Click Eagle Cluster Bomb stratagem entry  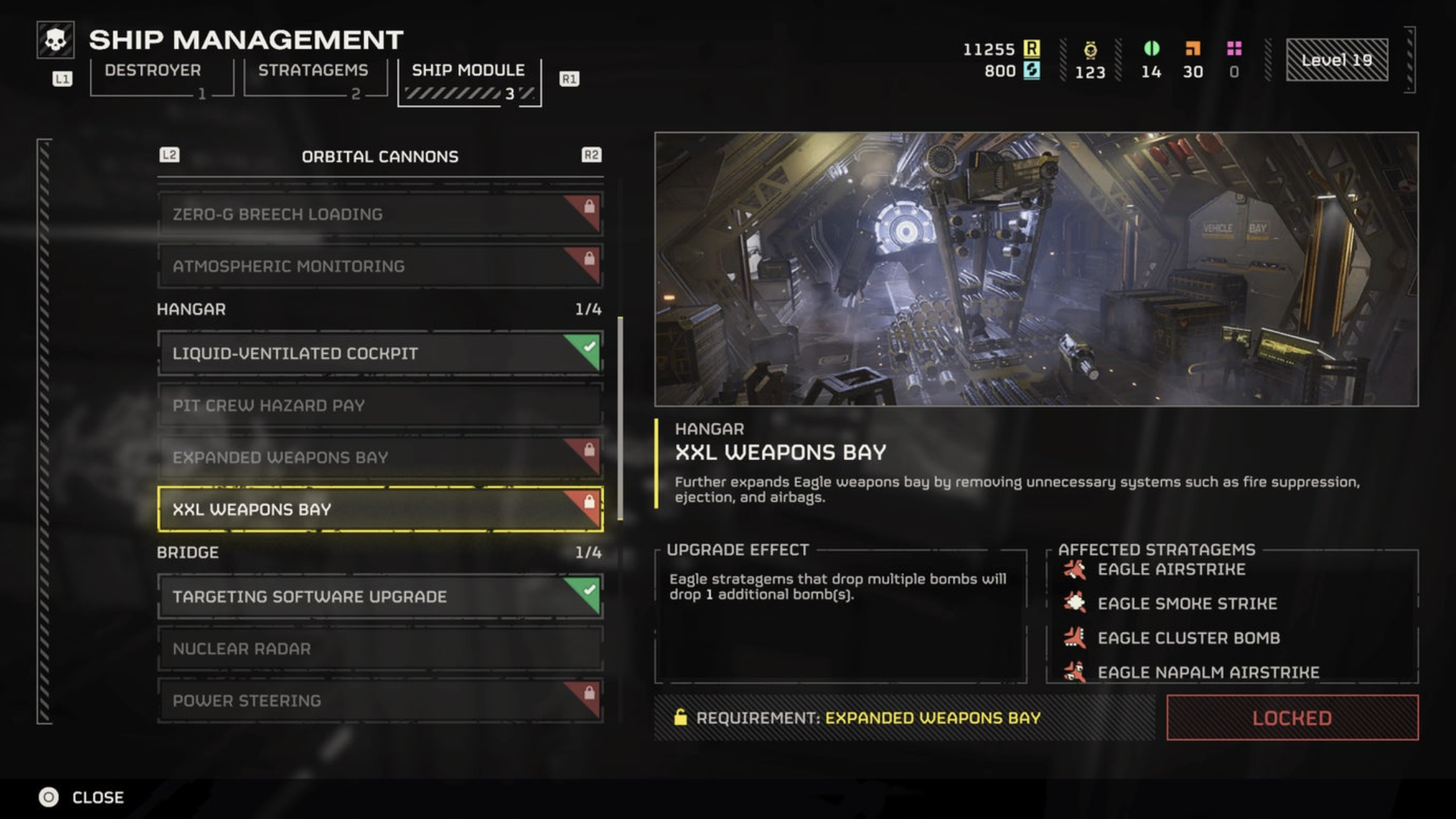tap(1187, 638)
